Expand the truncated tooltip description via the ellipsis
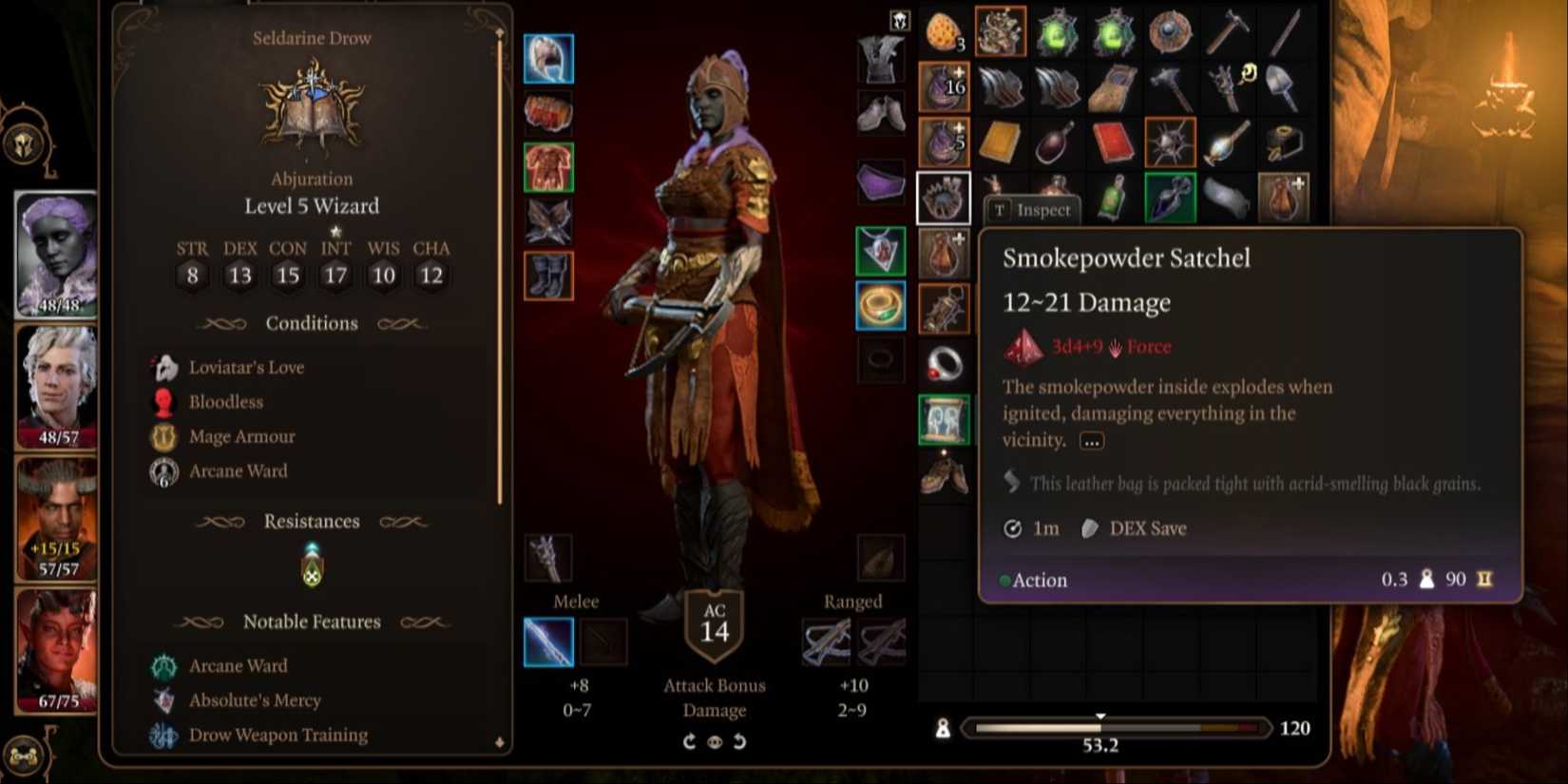The image size is (1568, 784). pyautogui.click(x=1090, y=440)
